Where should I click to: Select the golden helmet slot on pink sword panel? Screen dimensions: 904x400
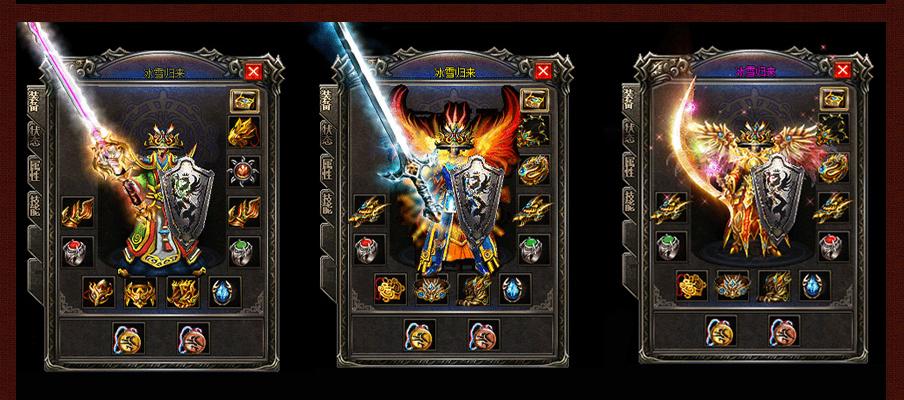(x=243, y=132)
